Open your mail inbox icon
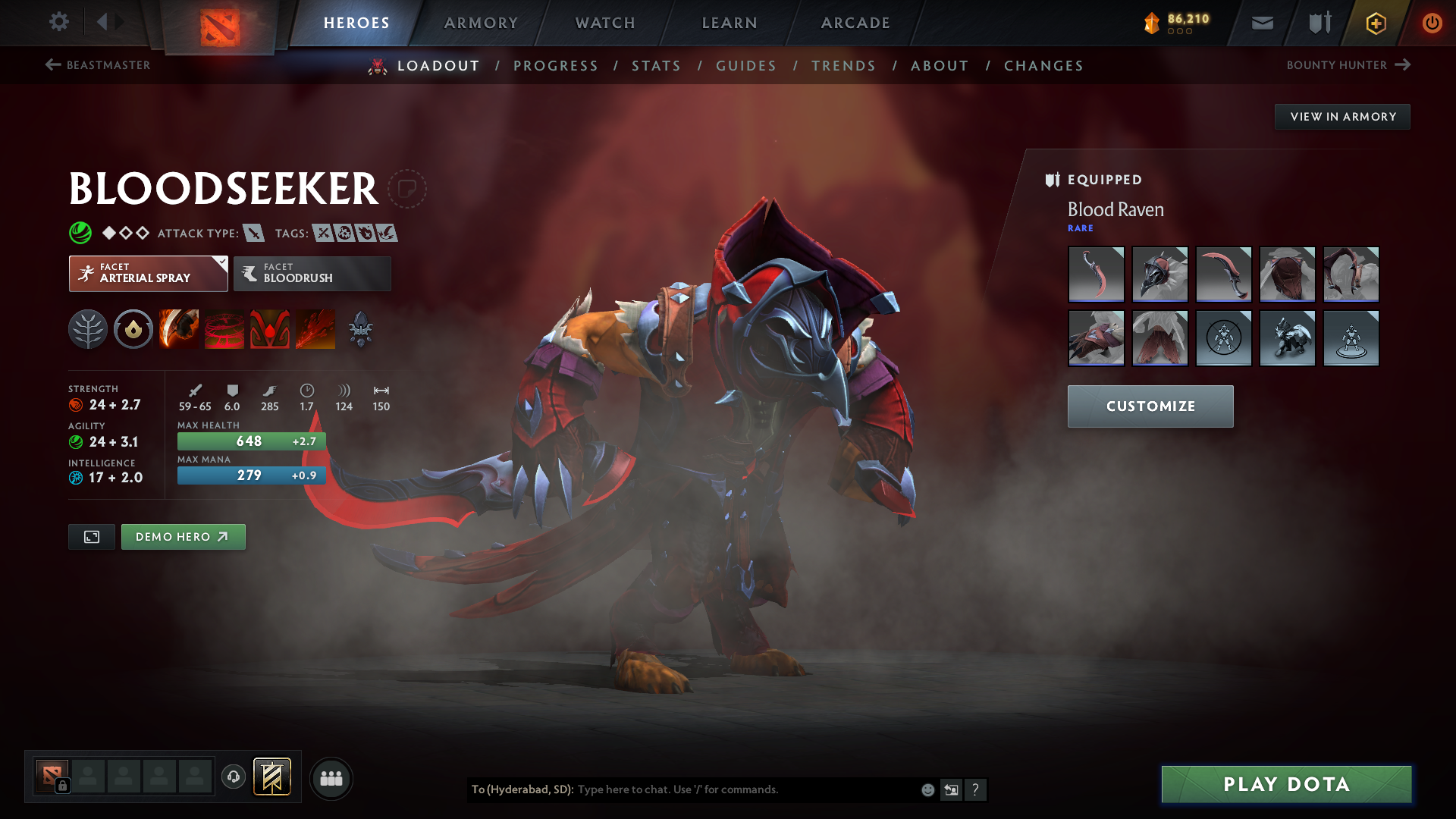The height and width of the screenshot is (819, 1456). 1261,23
